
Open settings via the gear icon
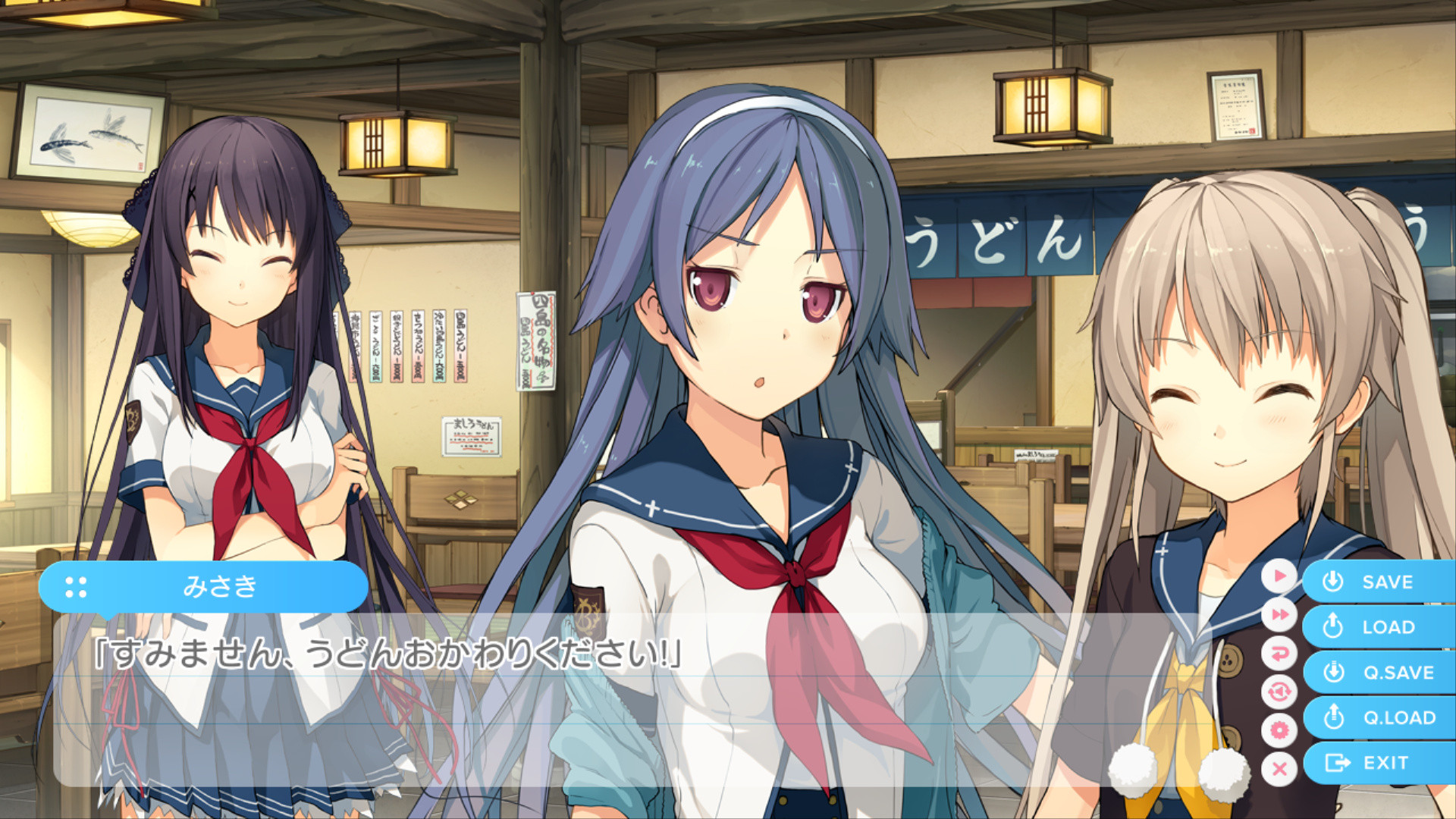point(1279,730)
